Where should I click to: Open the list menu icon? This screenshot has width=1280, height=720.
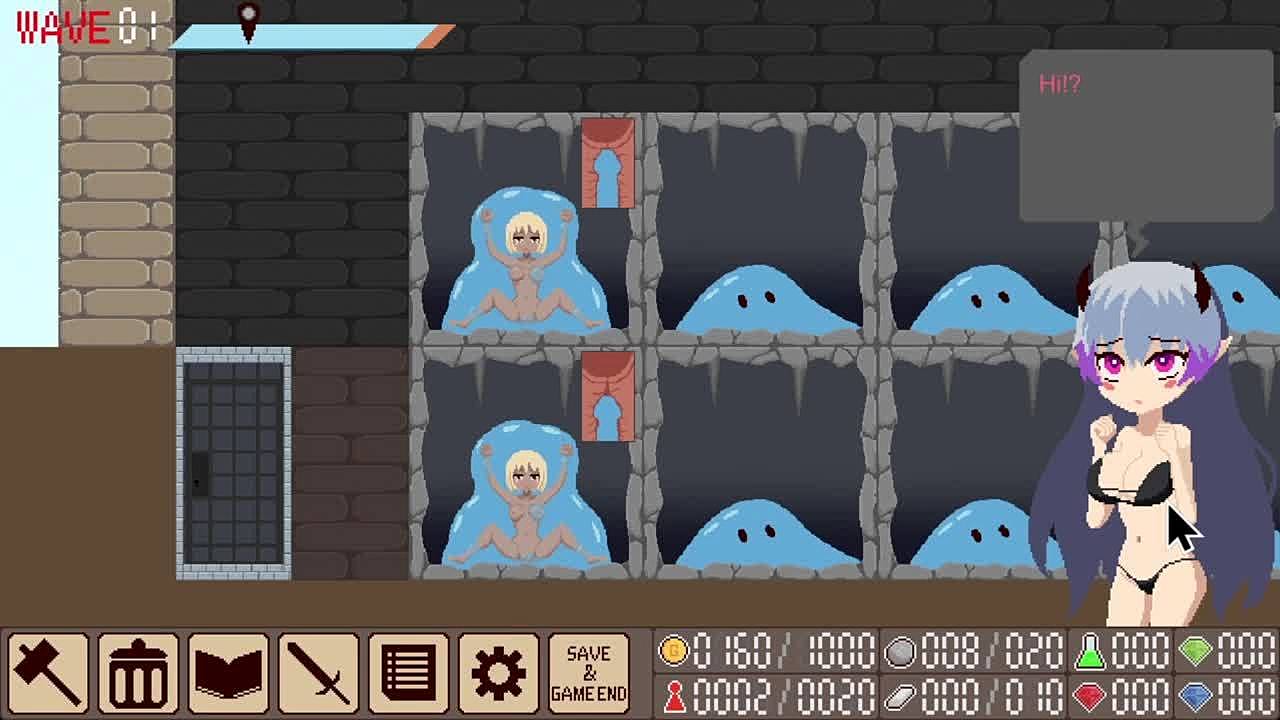click(408, 673)
